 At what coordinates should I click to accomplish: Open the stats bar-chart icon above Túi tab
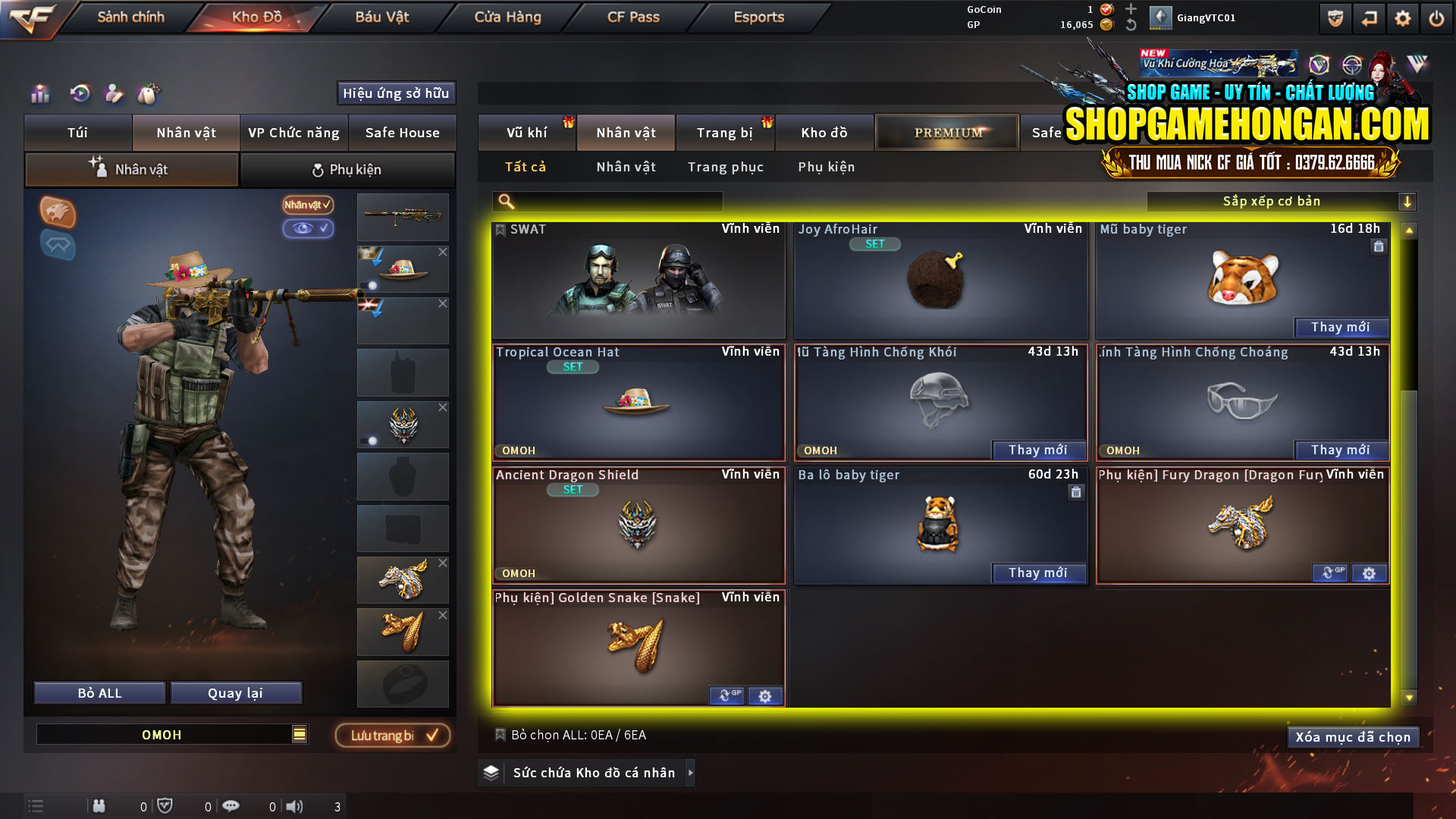[39, 93]
